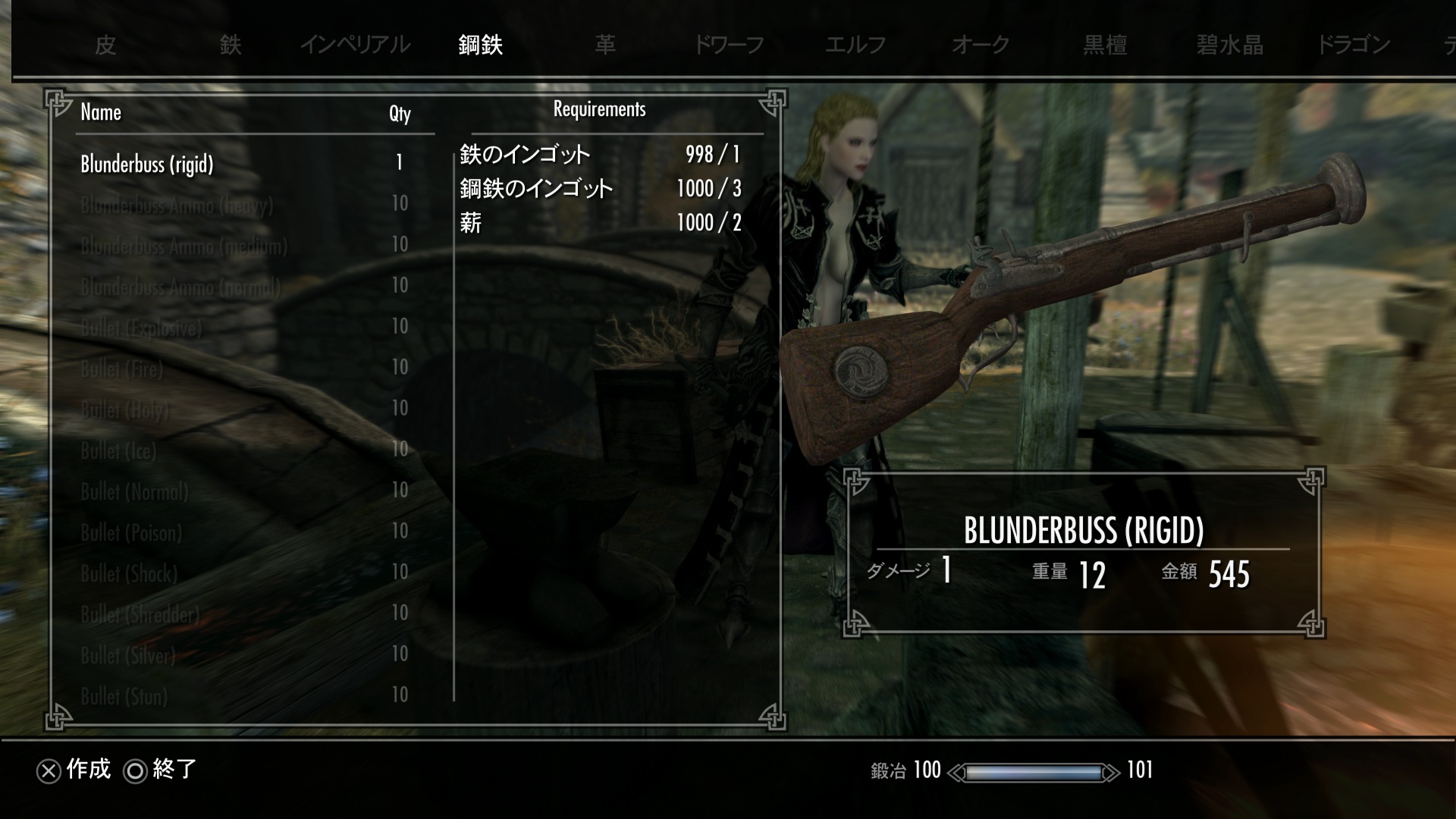The image size is (1456, 819).
Task: Select the Bullet (Holy) entry
Action: point(125,409)
